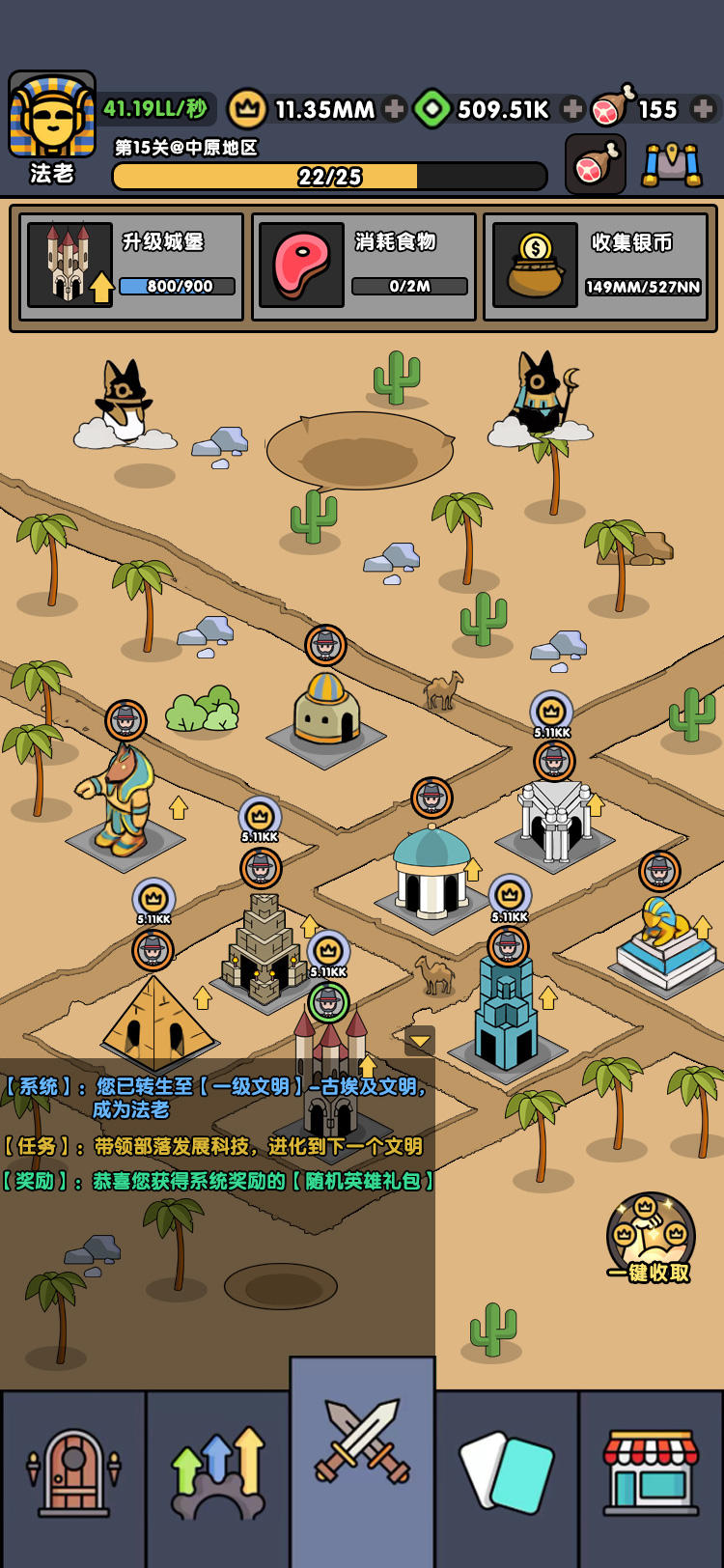
Task: Select the 收集银币 collect silver quest
Action: (596, 266)
